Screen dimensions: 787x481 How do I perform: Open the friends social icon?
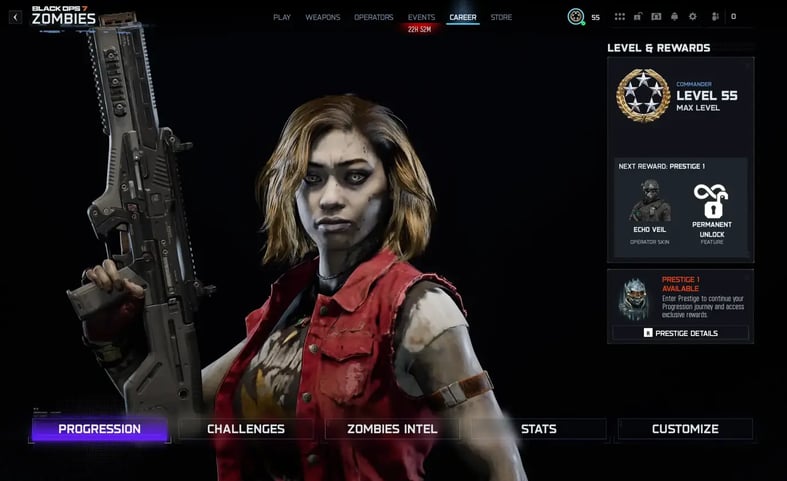pos(715,17)
